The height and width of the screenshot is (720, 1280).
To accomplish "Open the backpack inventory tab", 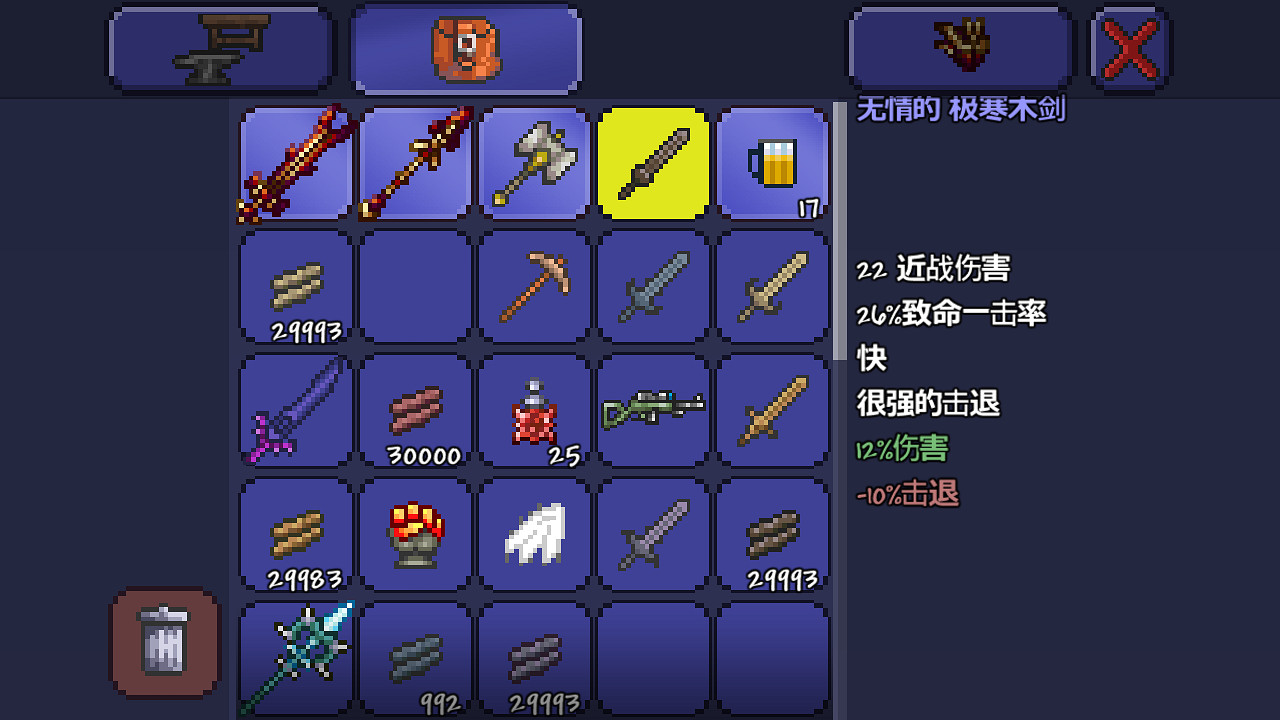I will tap(465, 47).
